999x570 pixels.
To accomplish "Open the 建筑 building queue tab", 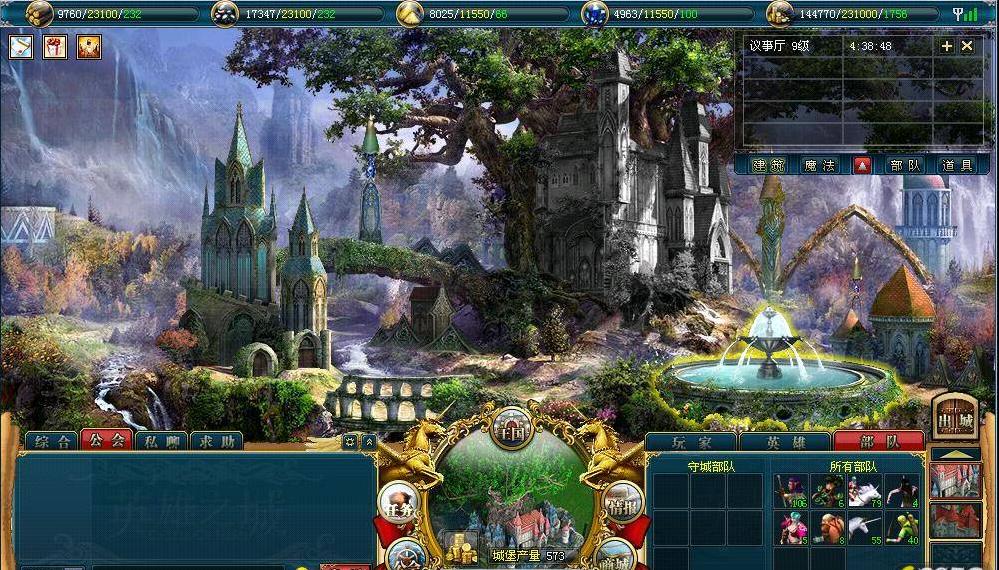I will point(769,166).
